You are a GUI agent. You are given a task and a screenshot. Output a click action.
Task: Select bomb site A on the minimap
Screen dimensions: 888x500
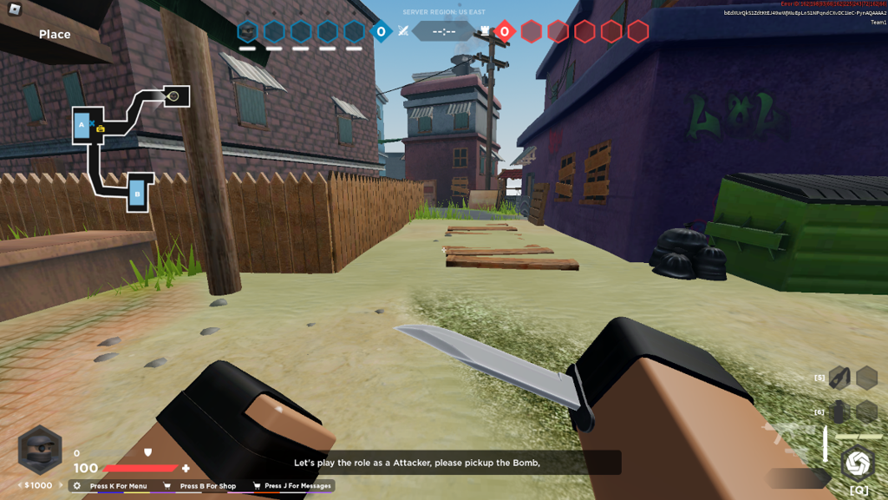click(83, 125)
